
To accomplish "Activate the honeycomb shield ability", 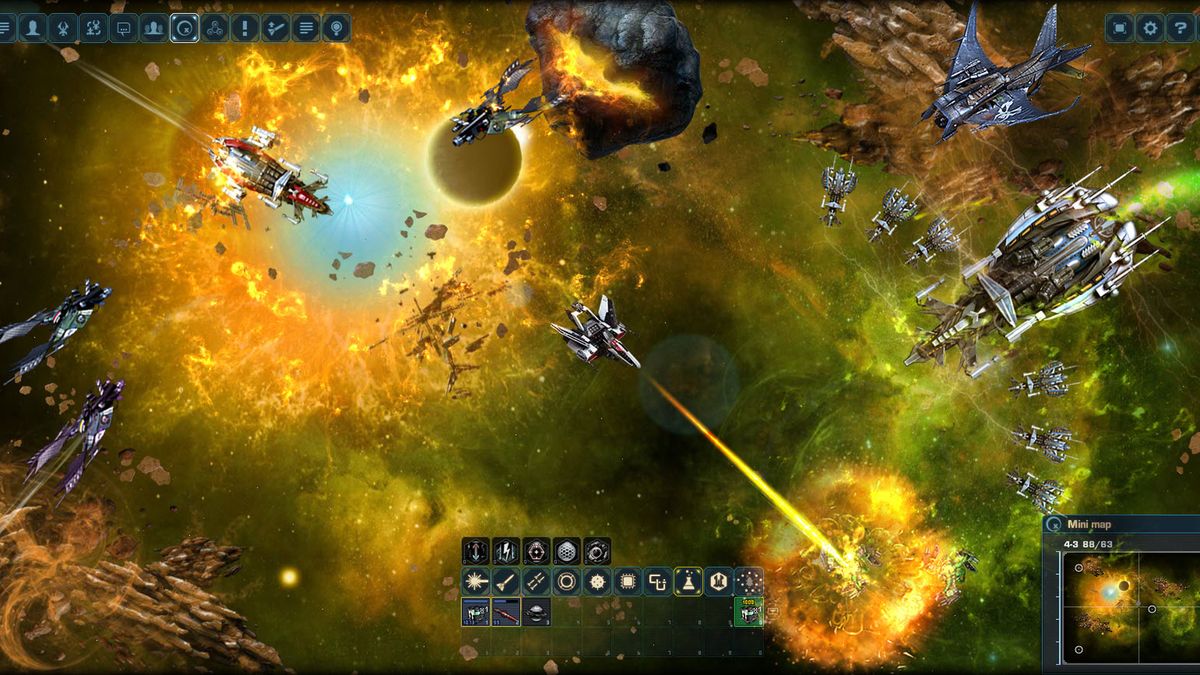I will [566, 551].
